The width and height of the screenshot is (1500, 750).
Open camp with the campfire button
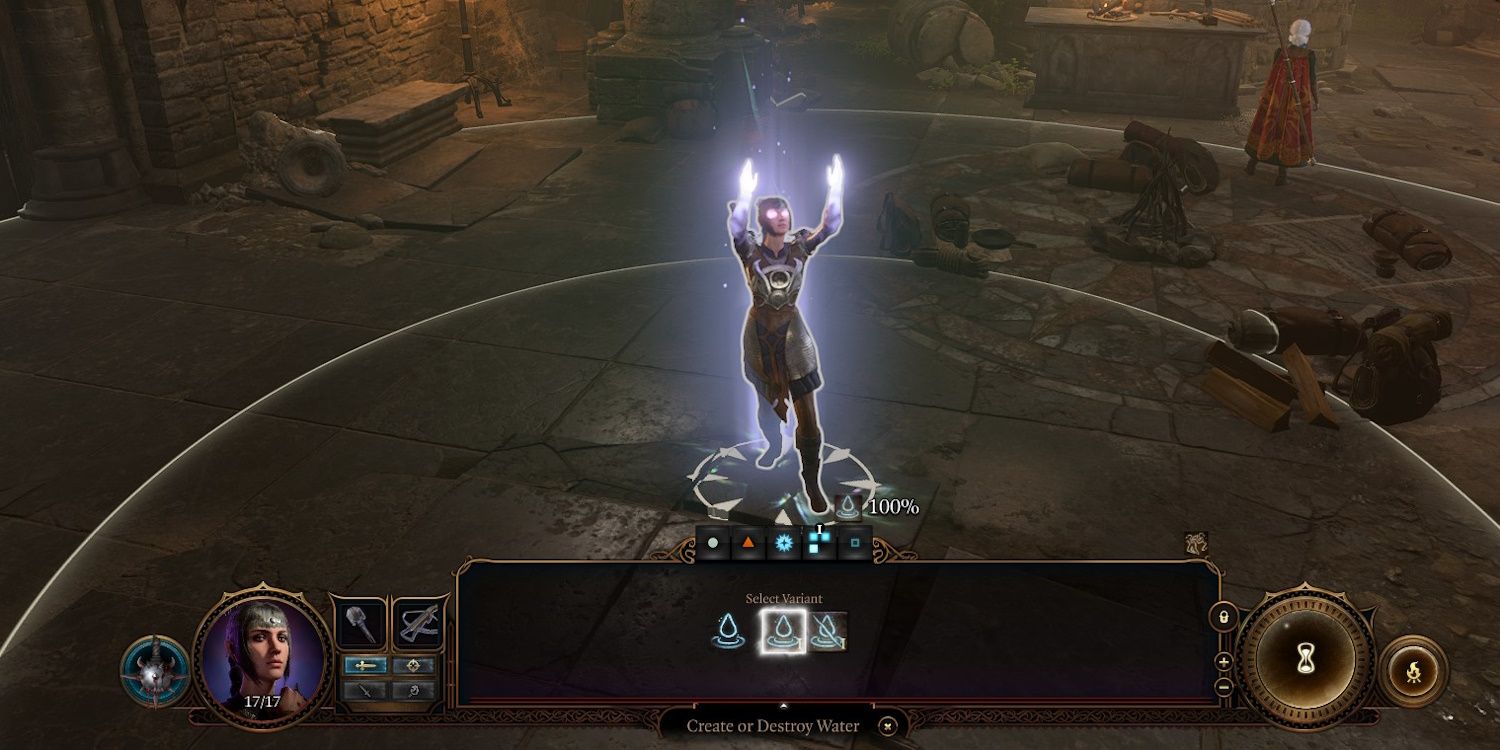(1413, 670)
